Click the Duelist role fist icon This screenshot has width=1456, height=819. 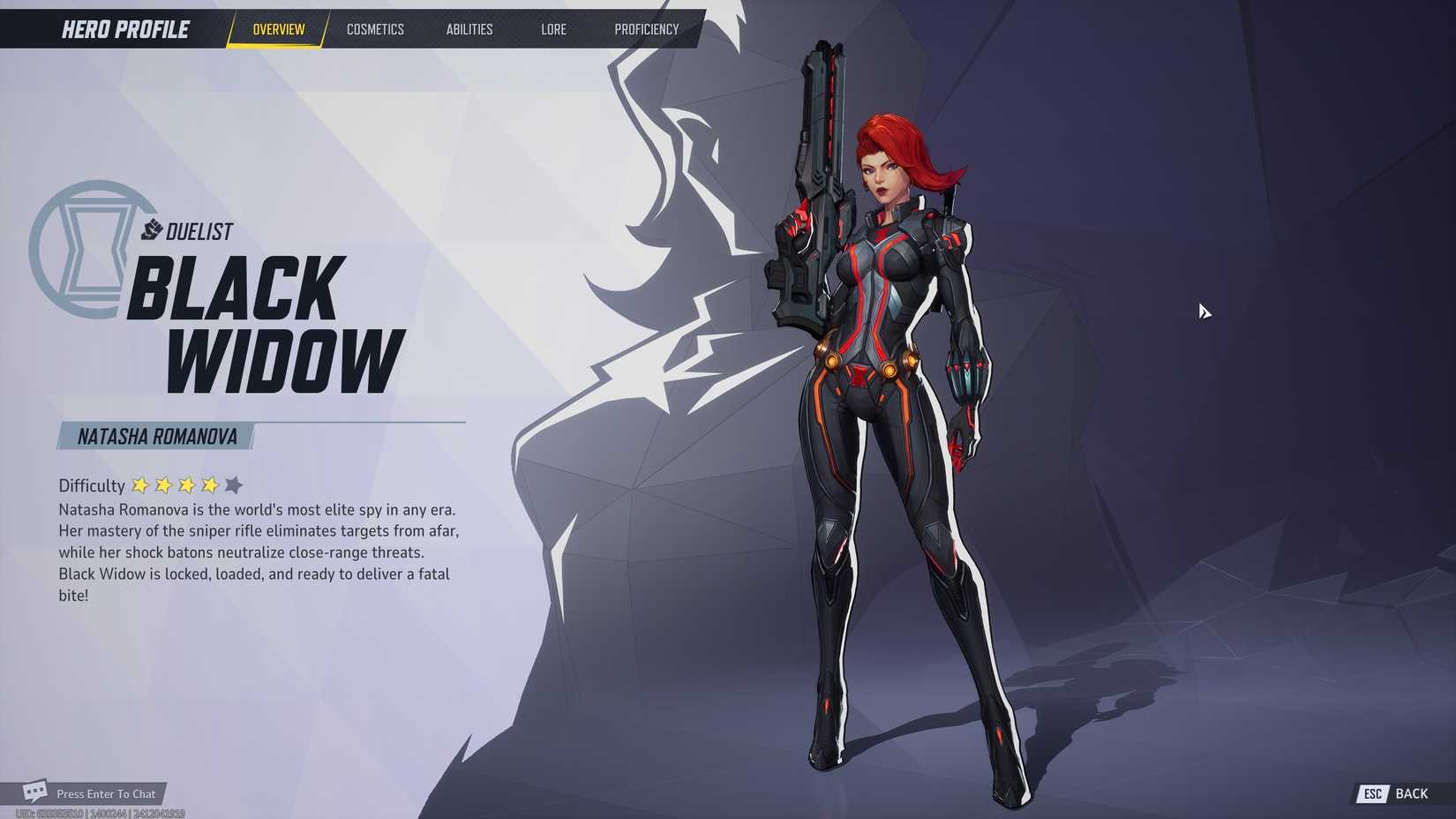coord(152,231)
